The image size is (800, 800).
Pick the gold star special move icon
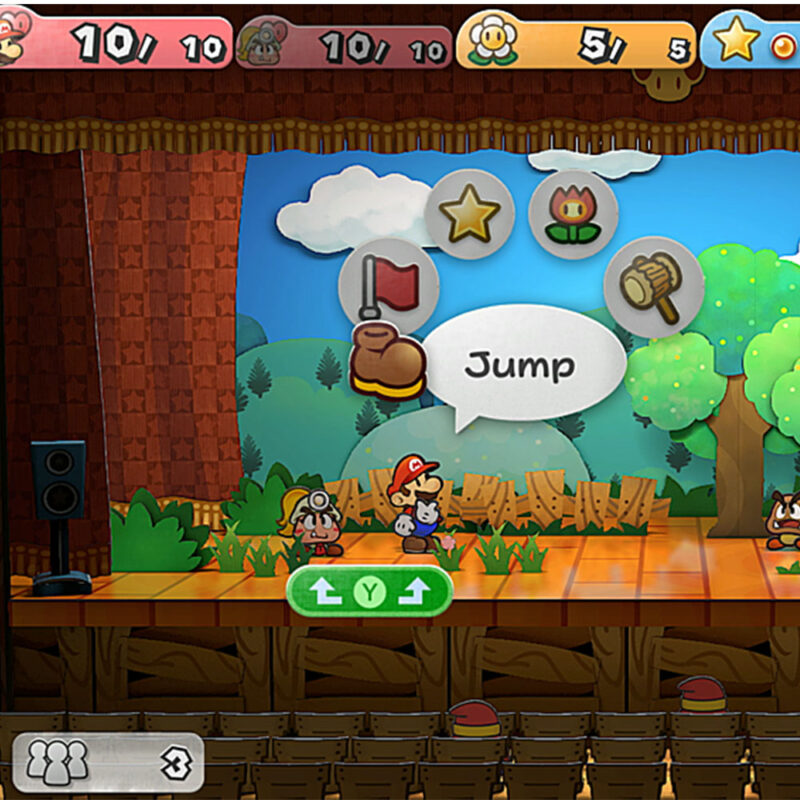click(469, 214)
